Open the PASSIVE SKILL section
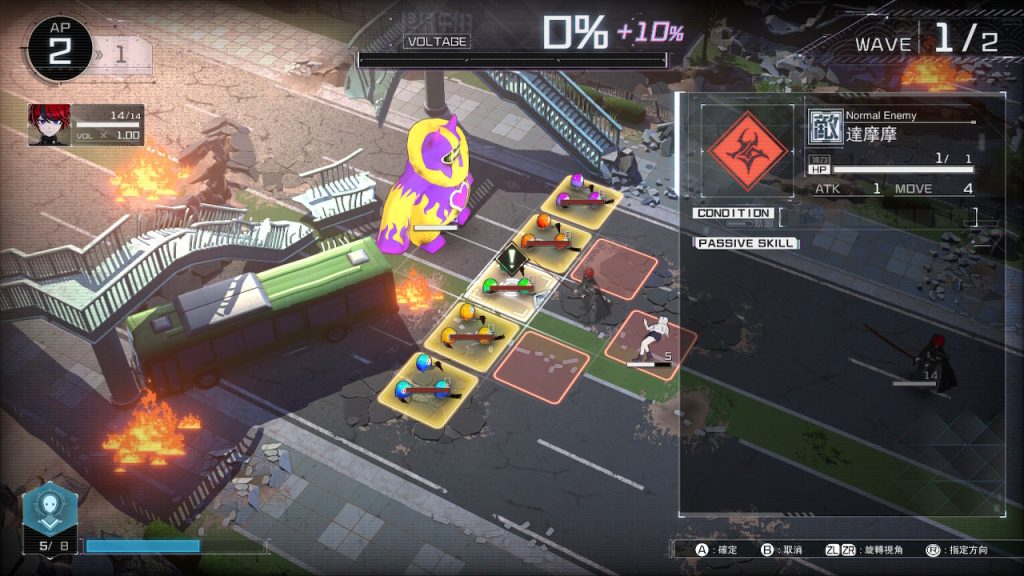 click(x=745, y=243)
